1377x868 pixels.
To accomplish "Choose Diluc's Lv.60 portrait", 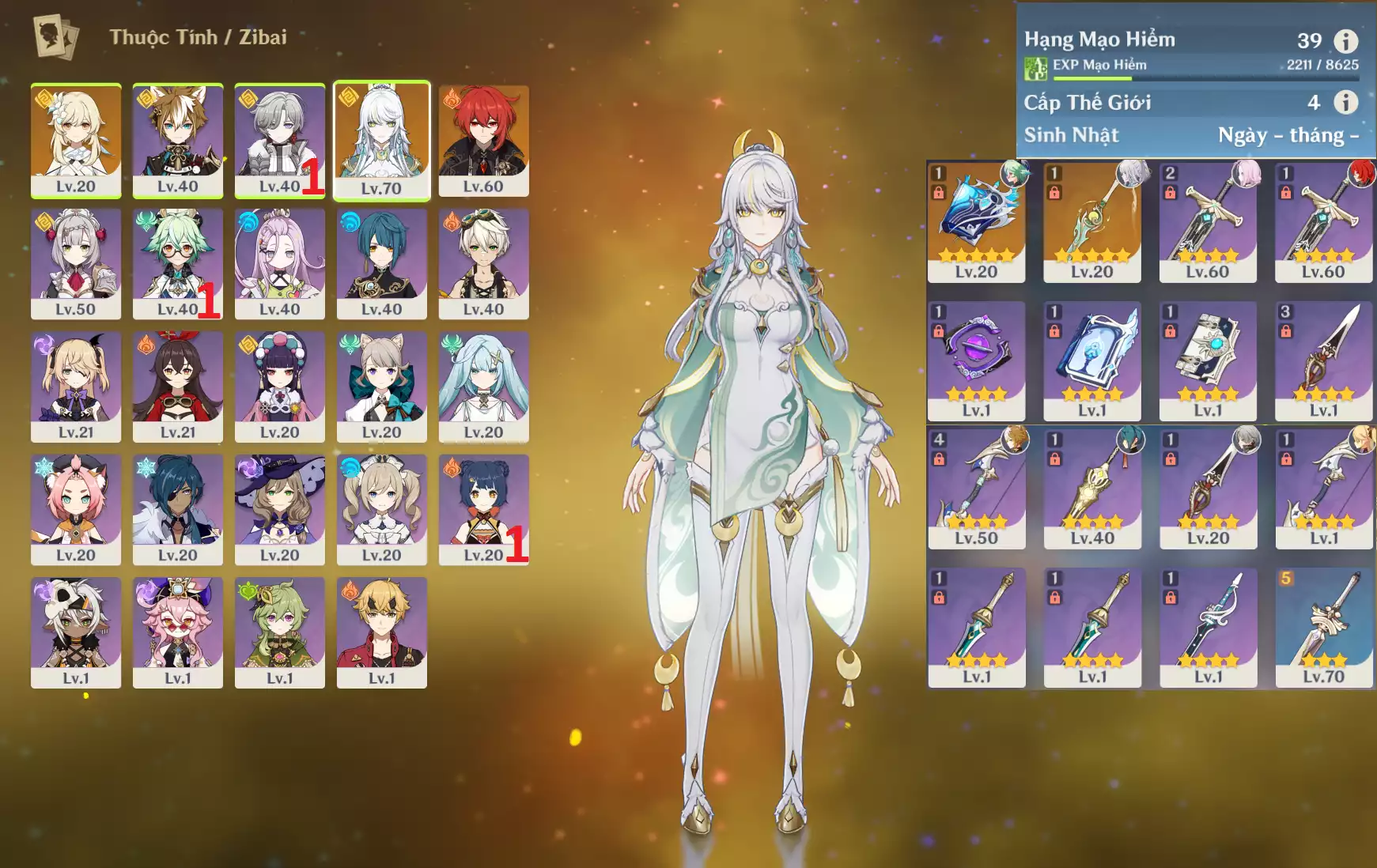I will click(x=483, y=140).
